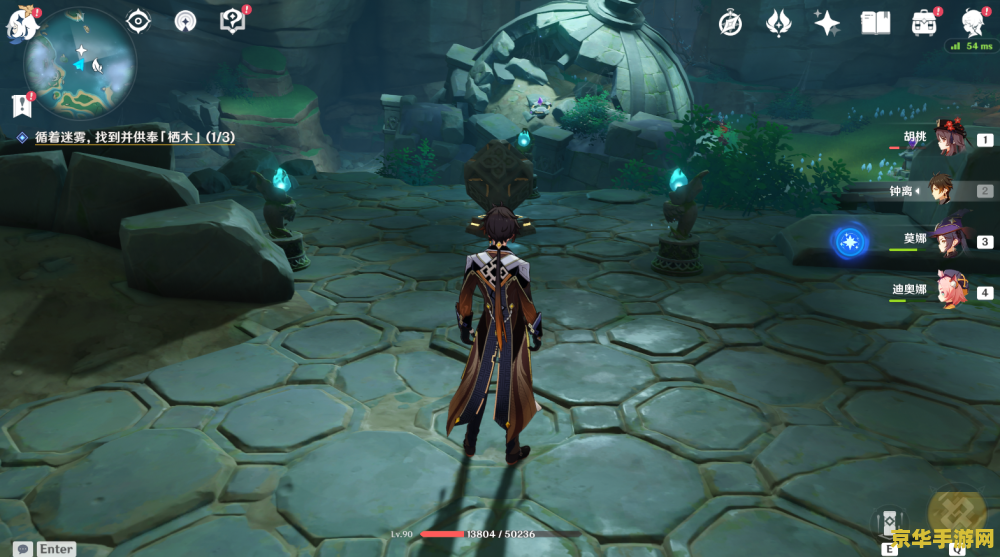Open the question-mark tutorial book icon
1000x557 pixels.
click(x=232, y=20)
